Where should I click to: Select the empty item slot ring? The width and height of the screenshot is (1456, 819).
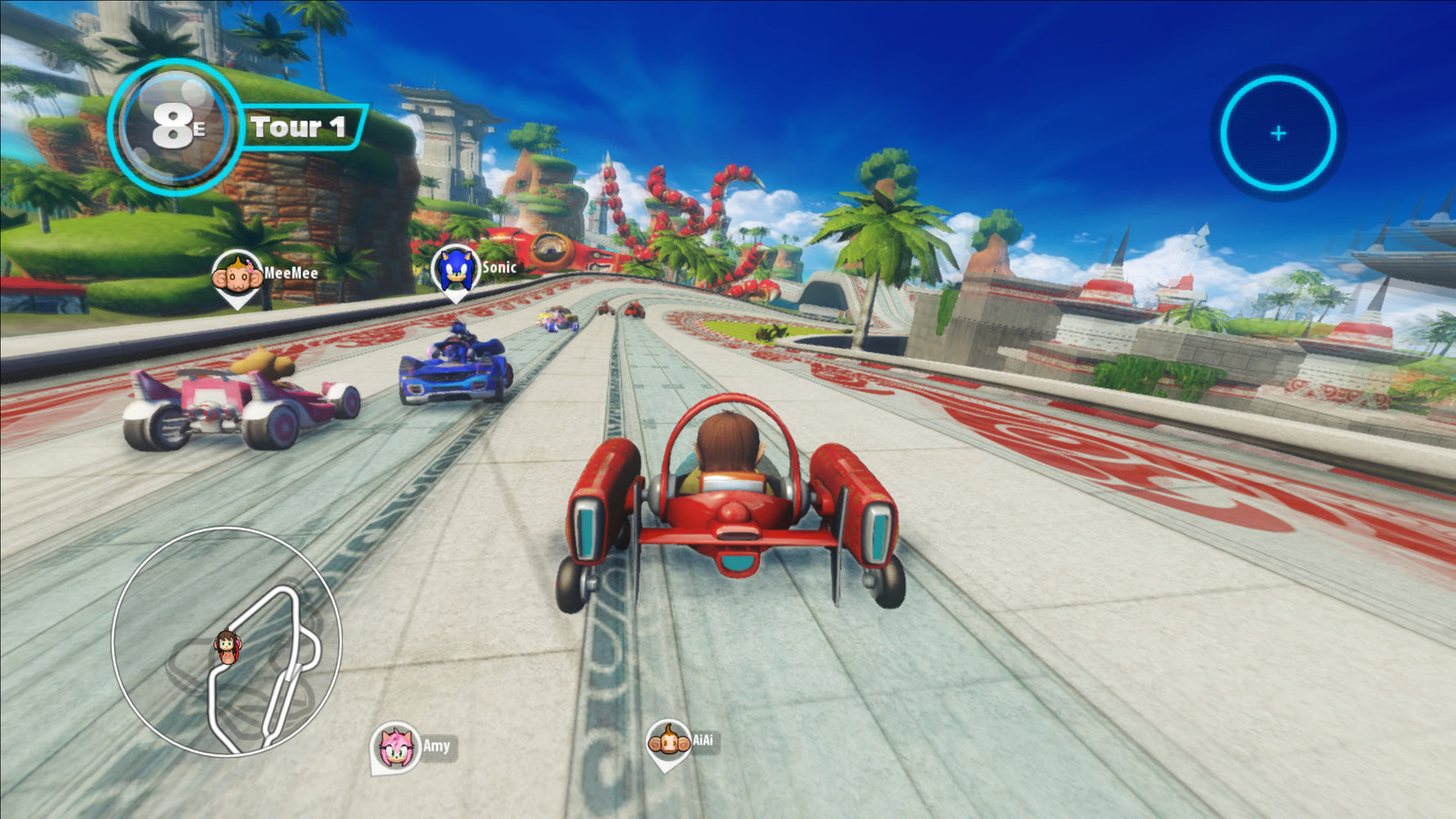(1278, 133)
